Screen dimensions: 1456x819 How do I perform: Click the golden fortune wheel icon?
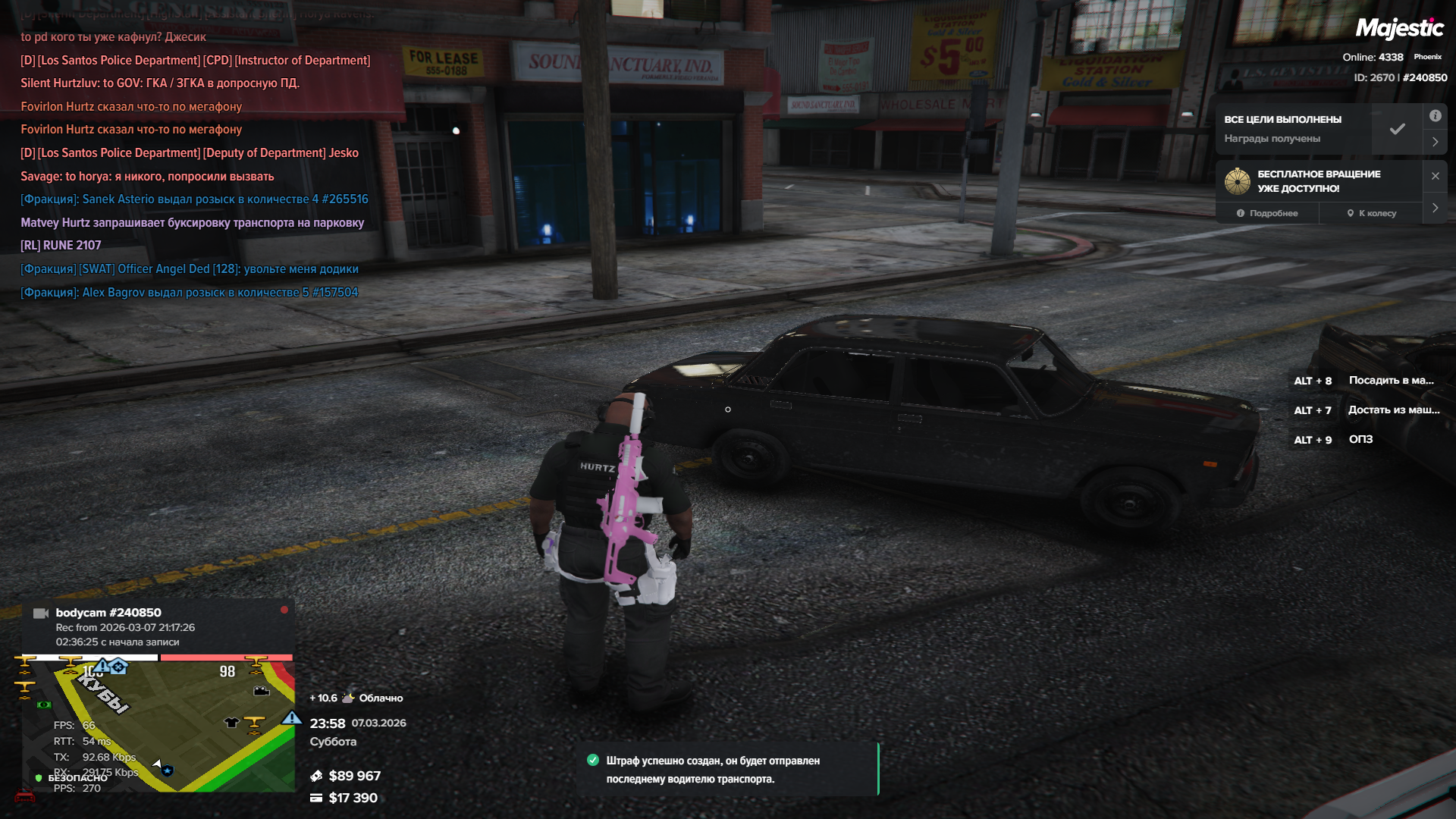click(1238, 181)
